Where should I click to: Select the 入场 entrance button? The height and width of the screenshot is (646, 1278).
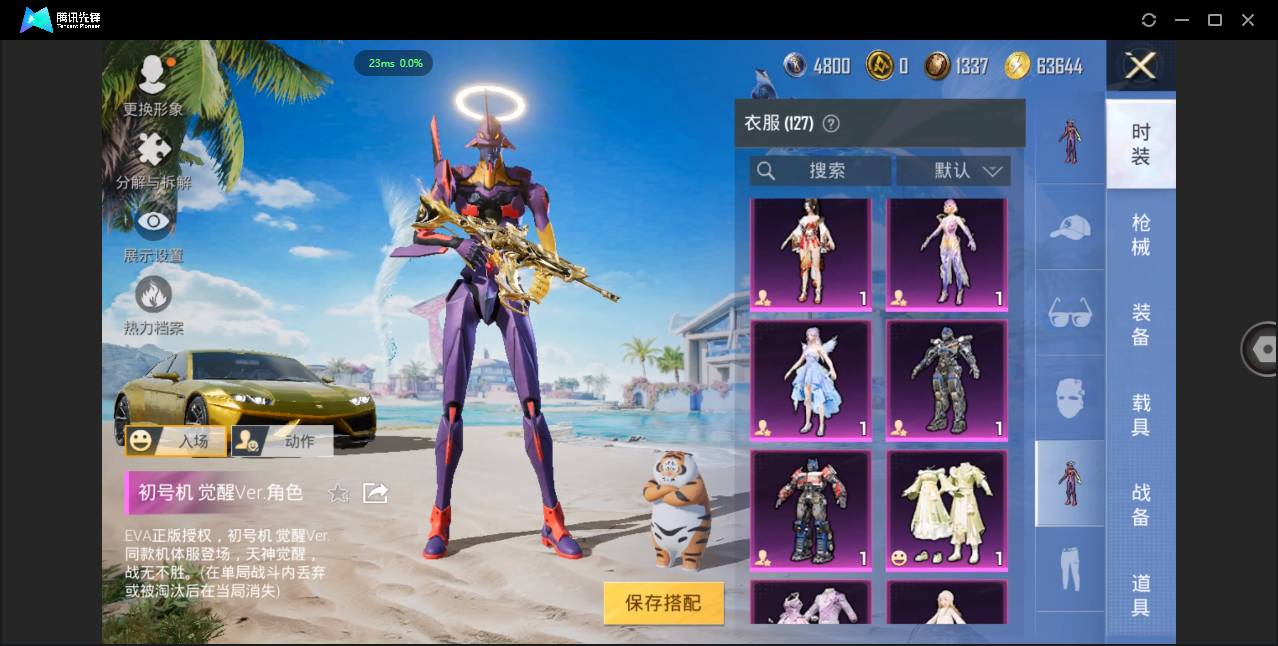[175, 440]
